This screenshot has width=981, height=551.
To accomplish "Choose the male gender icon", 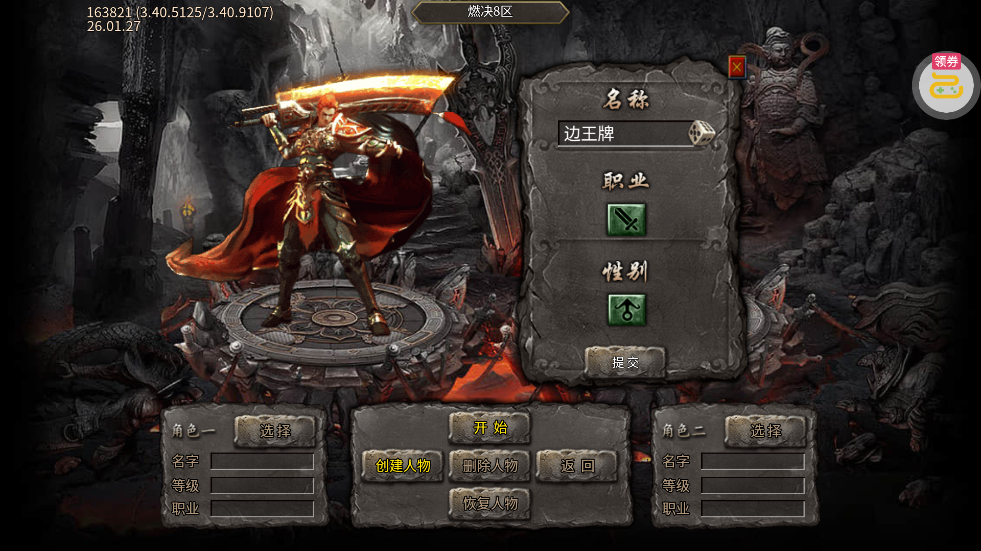I will point(627,309).
